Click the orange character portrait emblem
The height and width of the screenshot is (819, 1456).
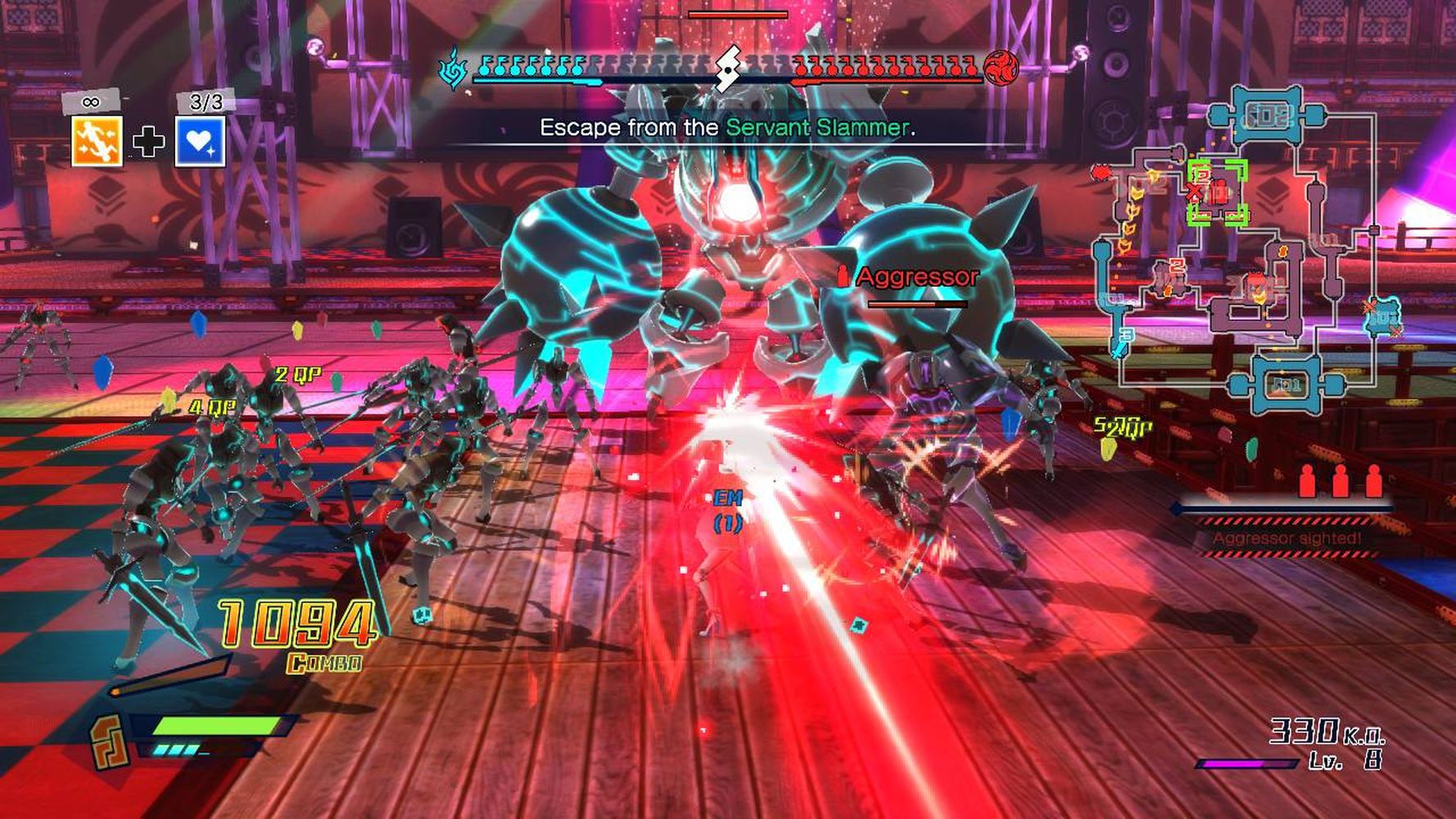click(108, 742)
